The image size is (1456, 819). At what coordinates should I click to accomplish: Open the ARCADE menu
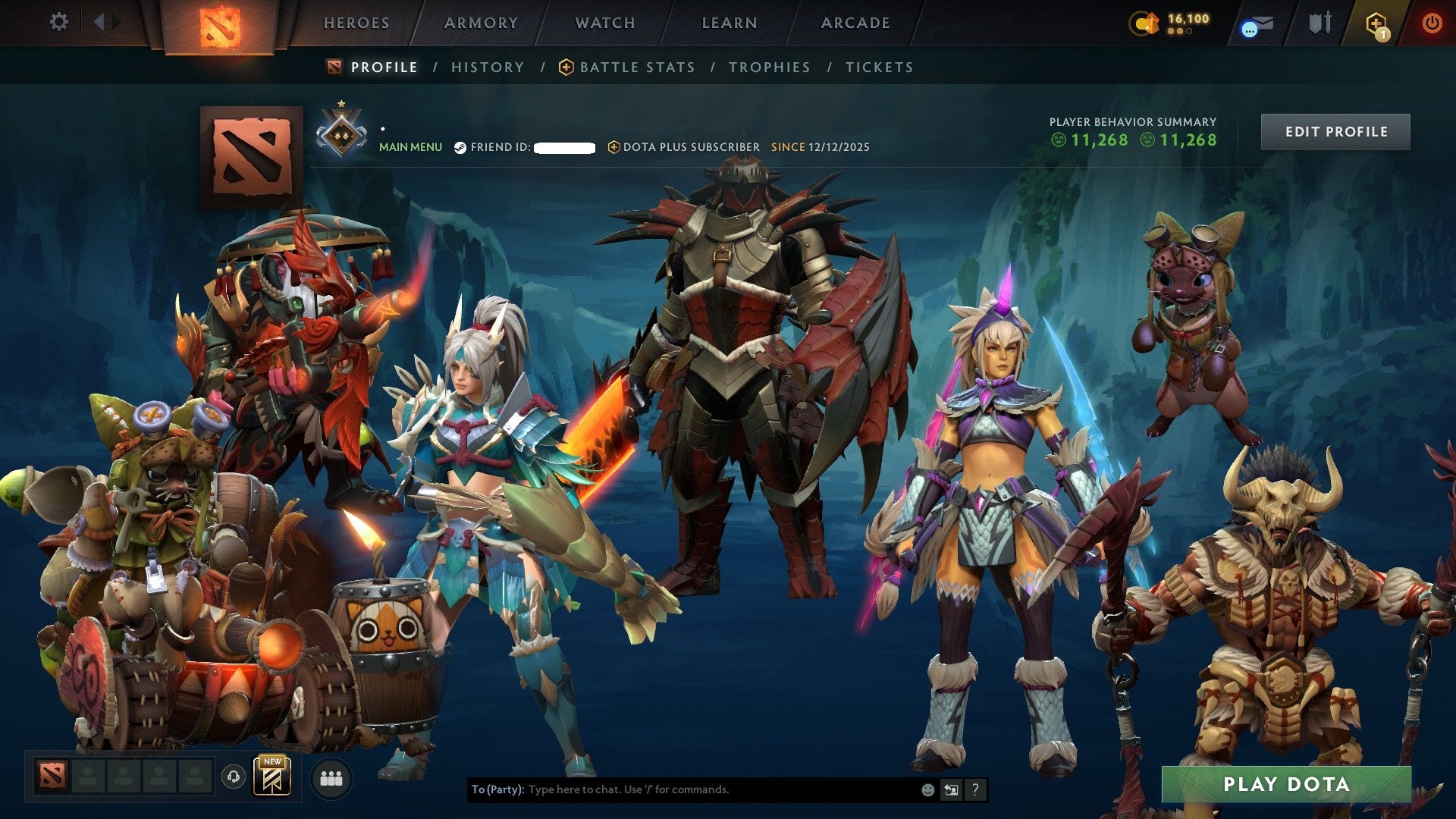coord(855,23)
